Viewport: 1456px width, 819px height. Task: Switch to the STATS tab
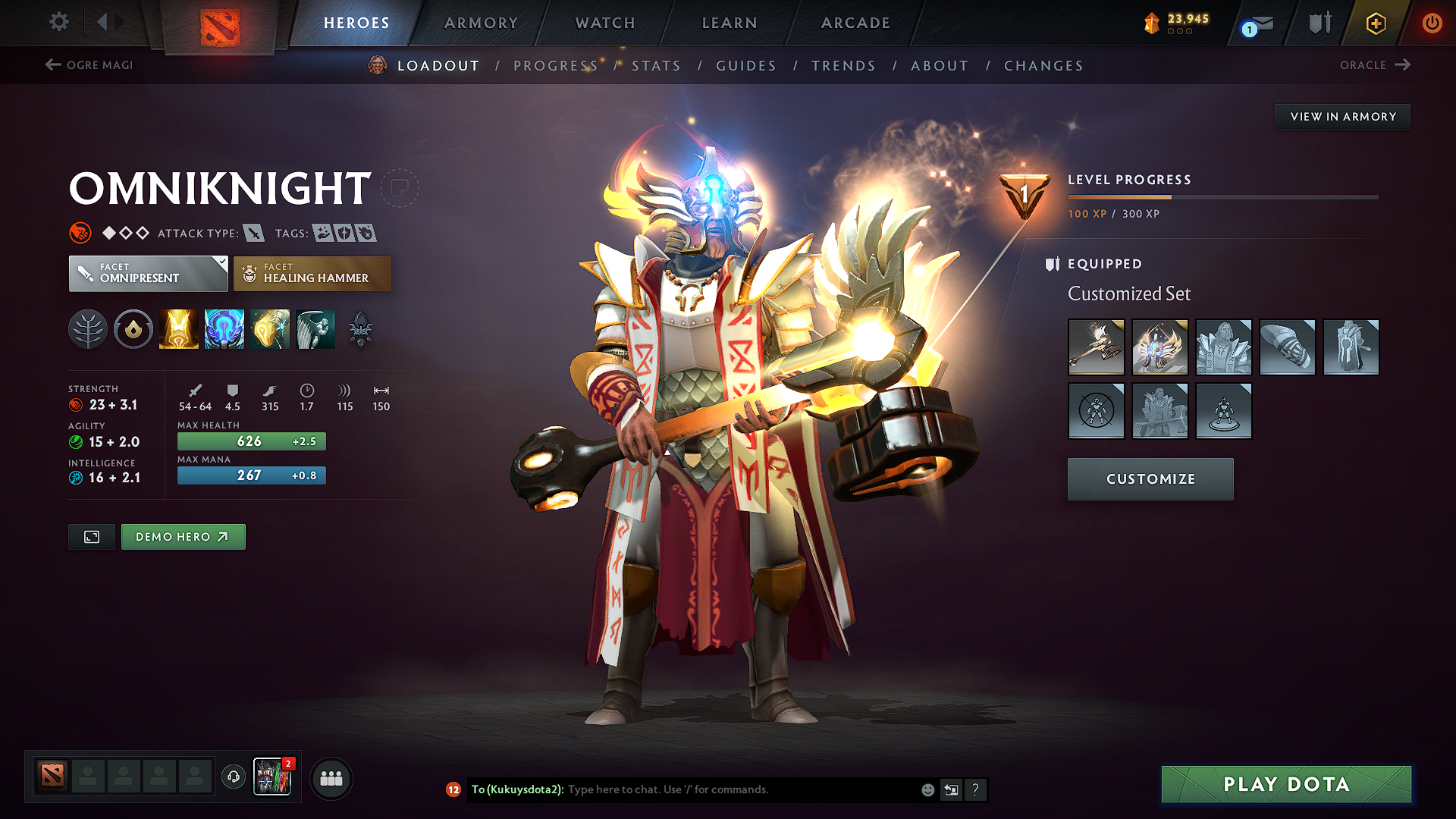(656, 65)
